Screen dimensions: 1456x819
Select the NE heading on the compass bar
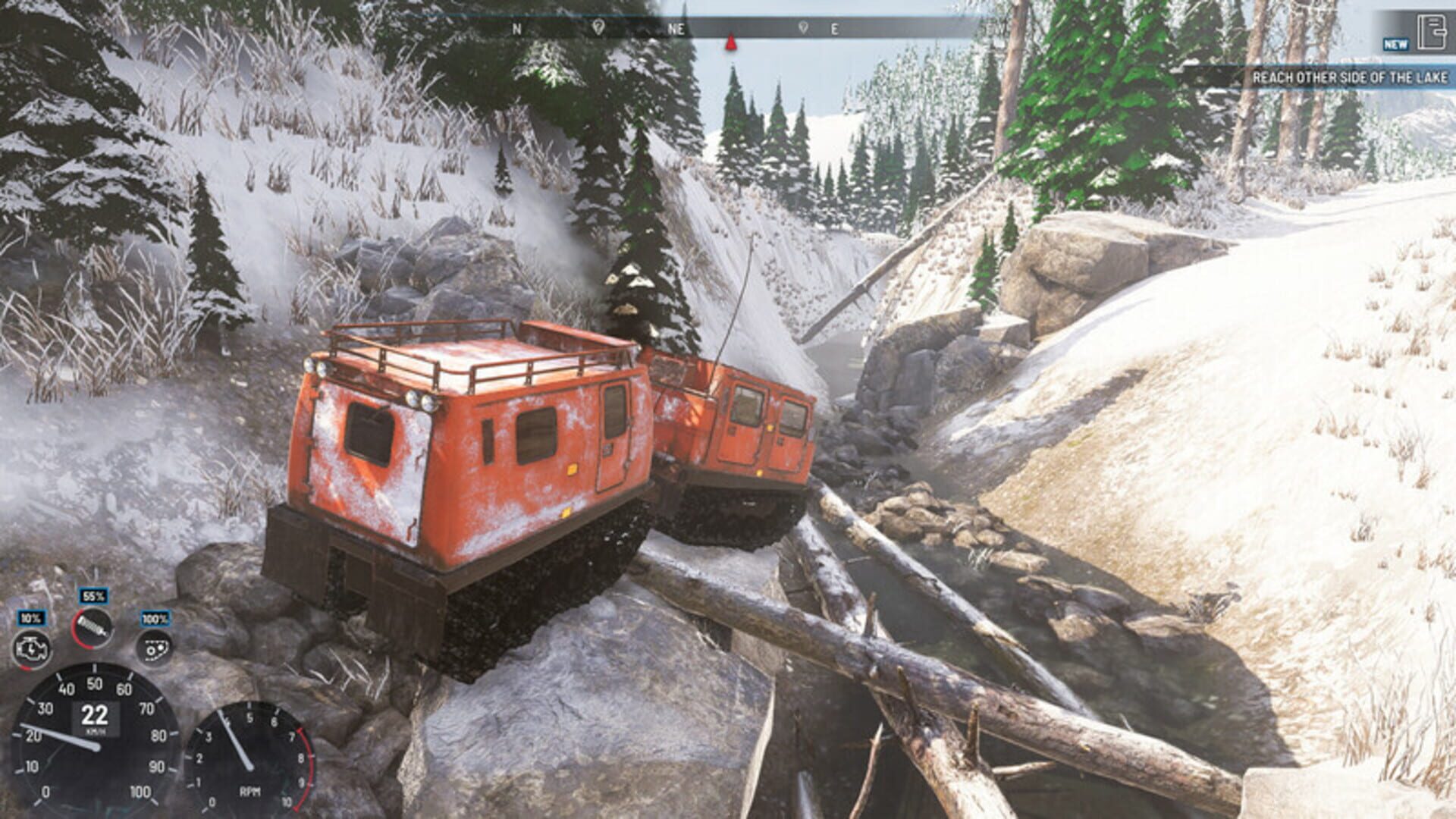pos(676,29)
